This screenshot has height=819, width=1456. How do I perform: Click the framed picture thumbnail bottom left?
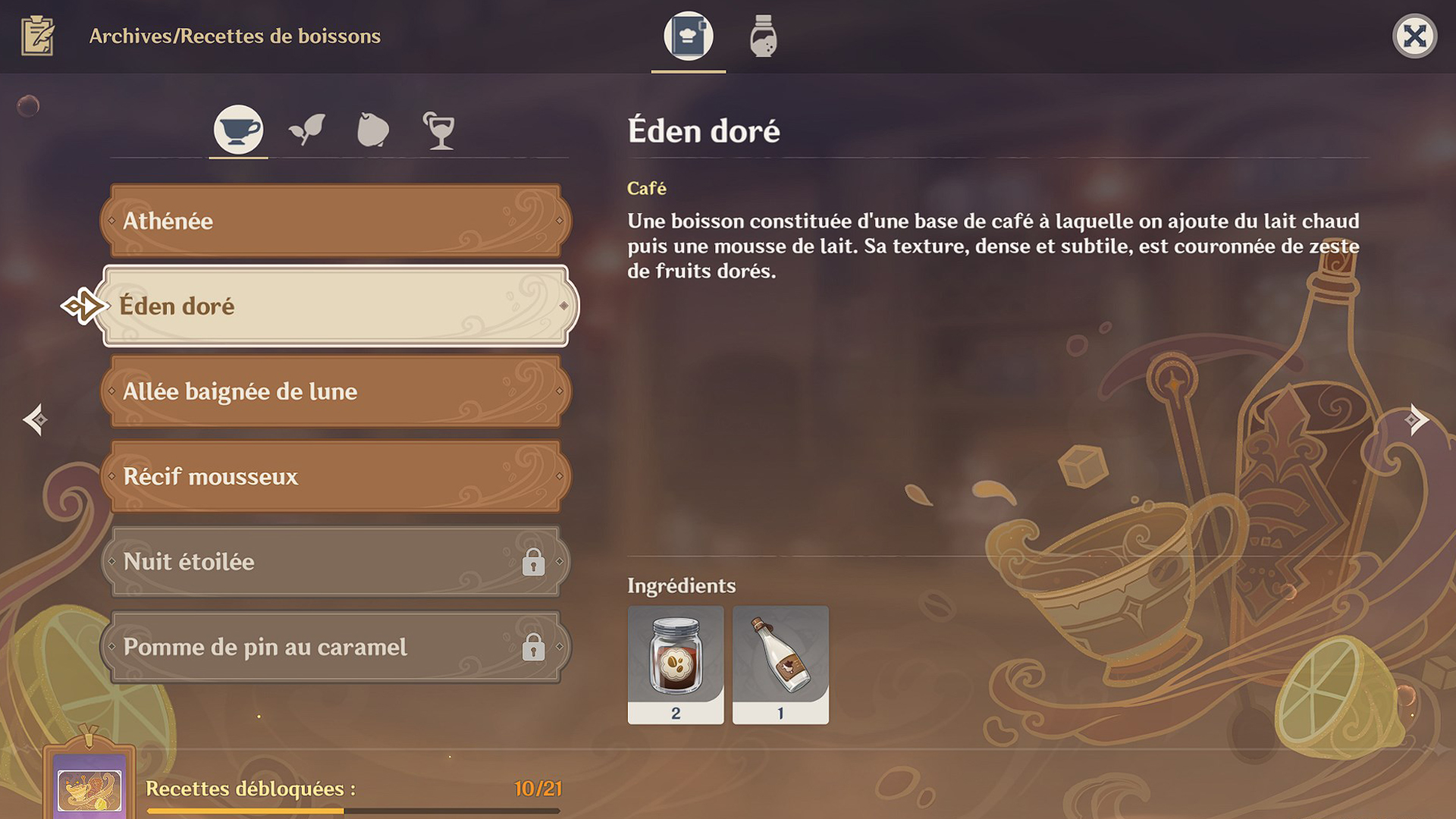click(89, 789)
